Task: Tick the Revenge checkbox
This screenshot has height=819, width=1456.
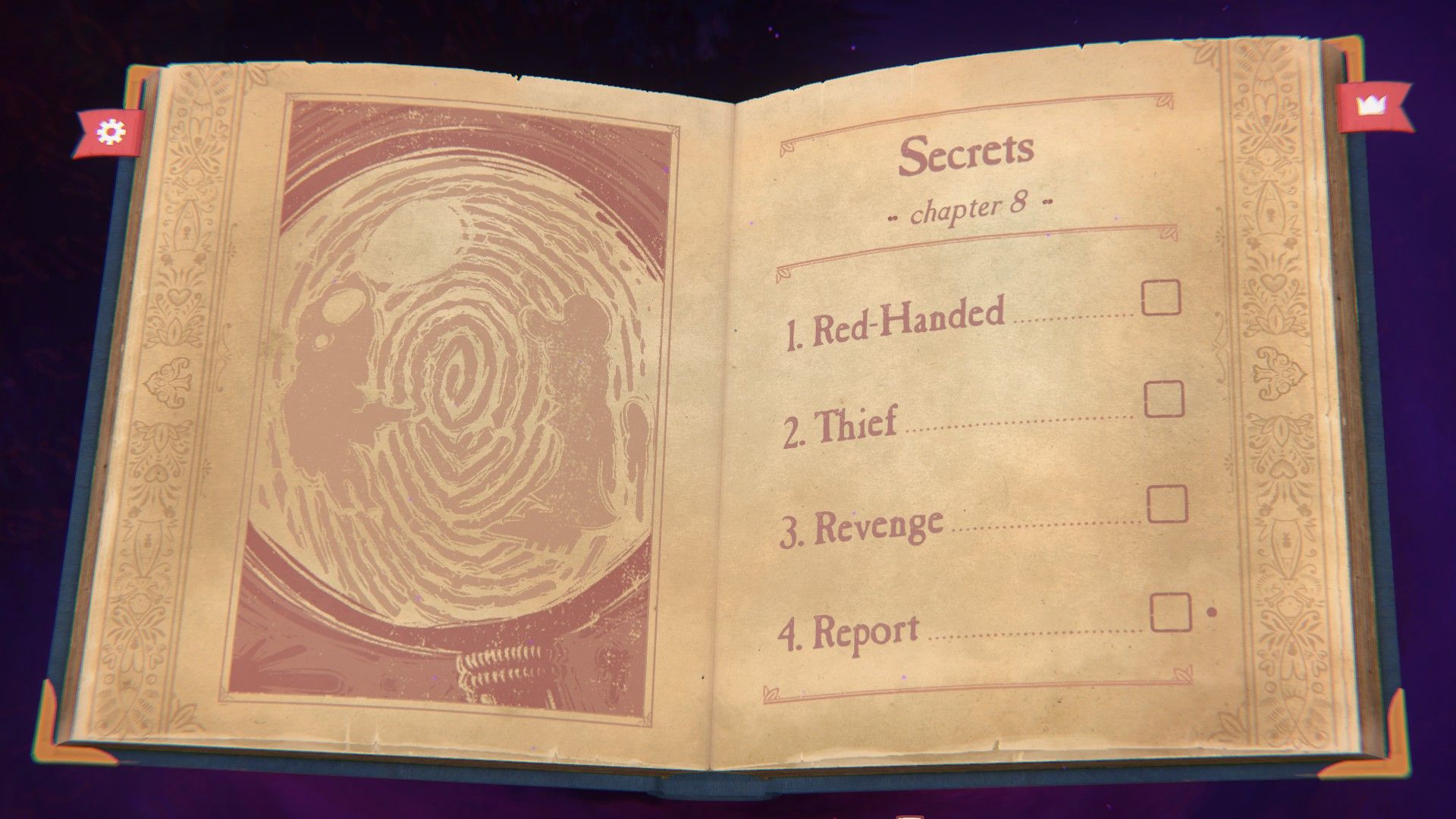Action: tap(1168, 504)
